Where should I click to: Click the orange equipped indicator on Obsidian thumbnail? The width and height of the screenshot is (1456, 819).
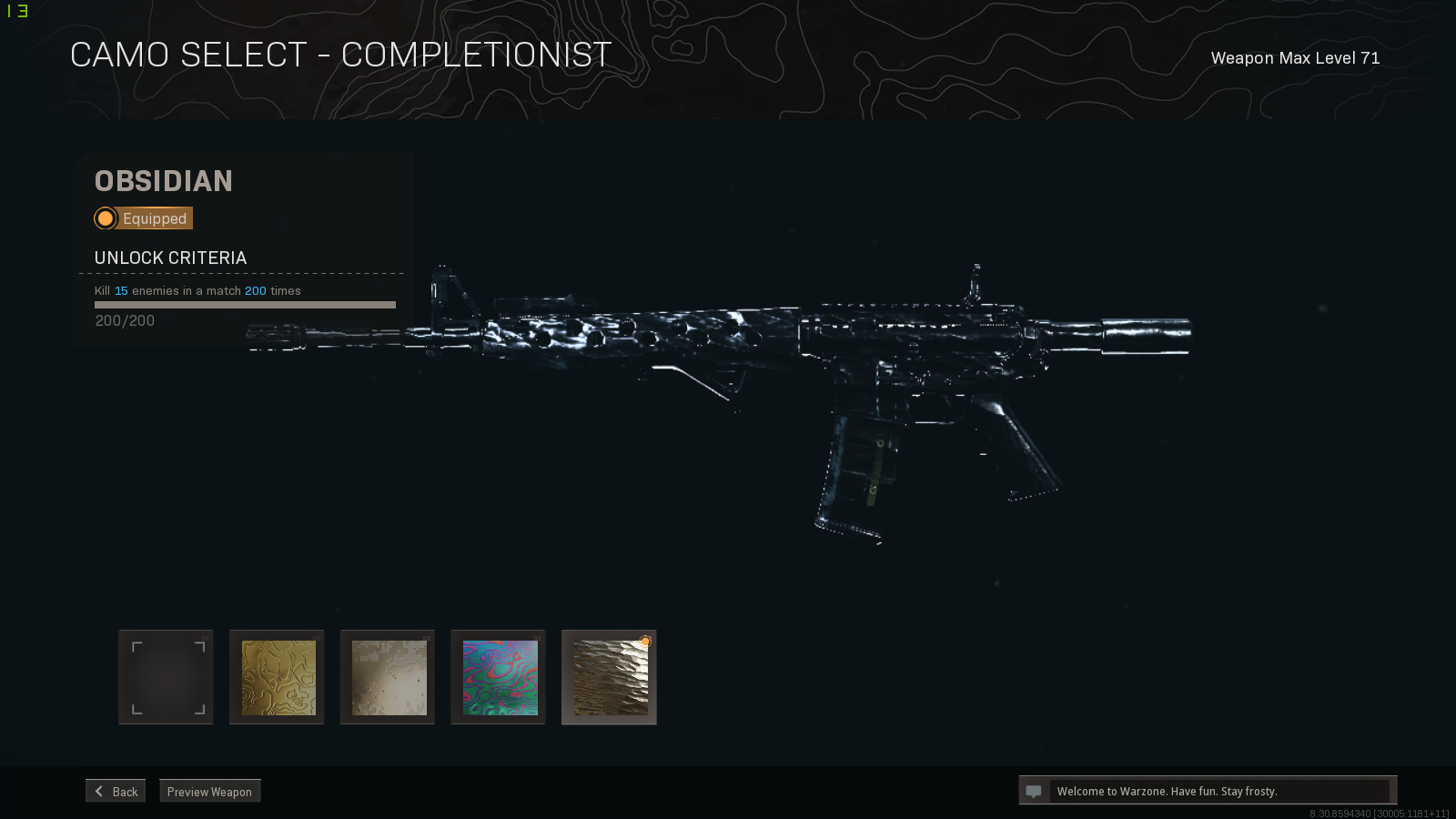tap(647, 642)
